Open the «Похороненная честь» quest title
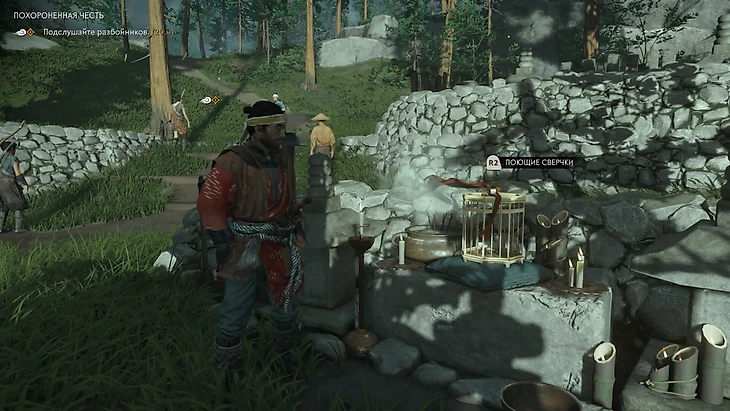This screenshot has height=411, width=730. coord(58,15)
